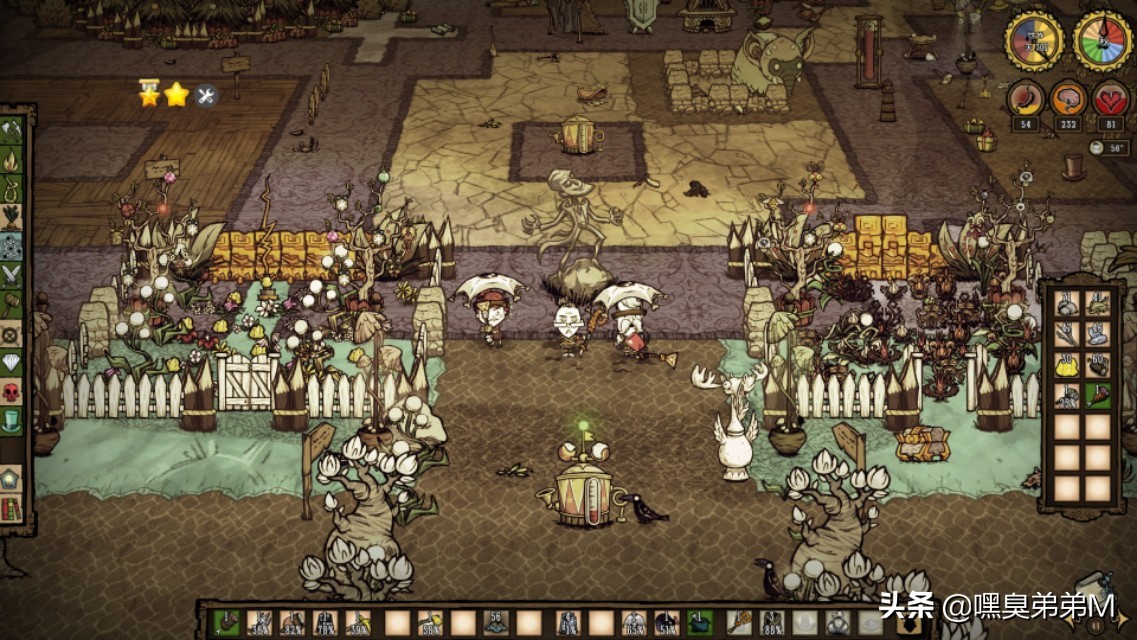Click the wrench icon beside the gold stars
The width and height of the screenshot is (1137, 640).
coord(207,96)
